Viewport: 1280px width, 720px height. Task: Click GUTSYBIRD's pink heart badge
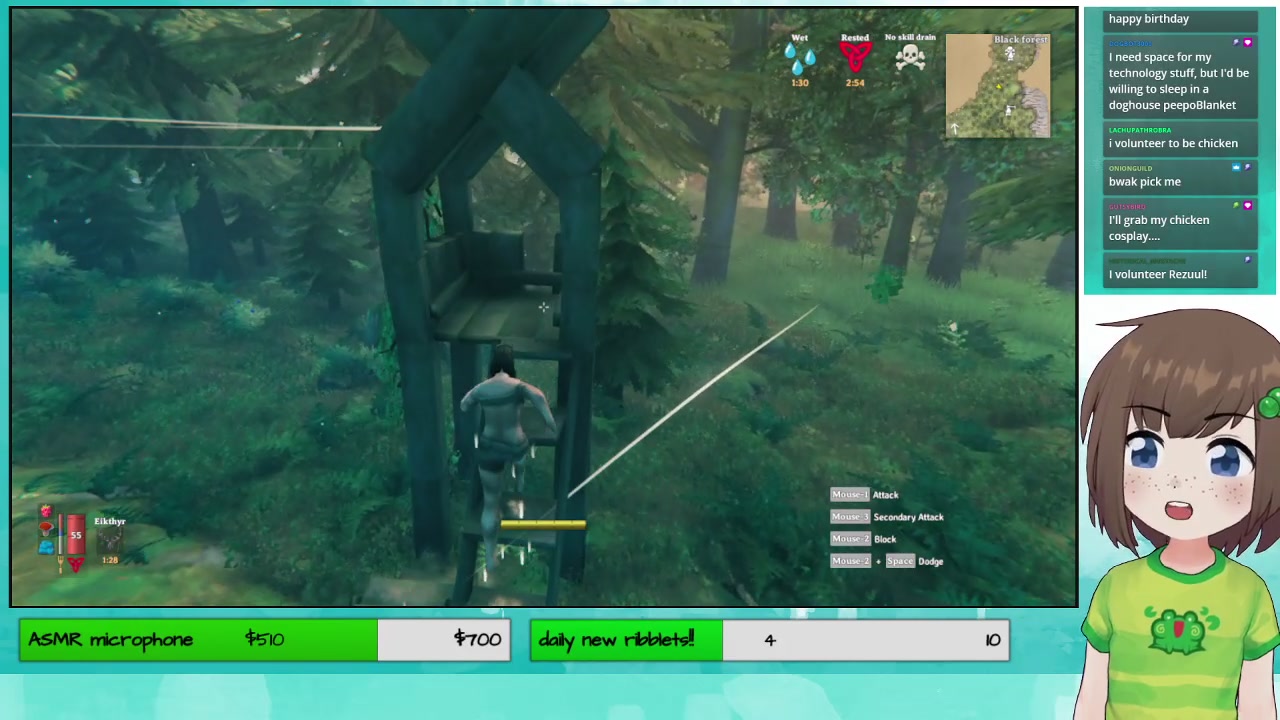[1247, 206]
